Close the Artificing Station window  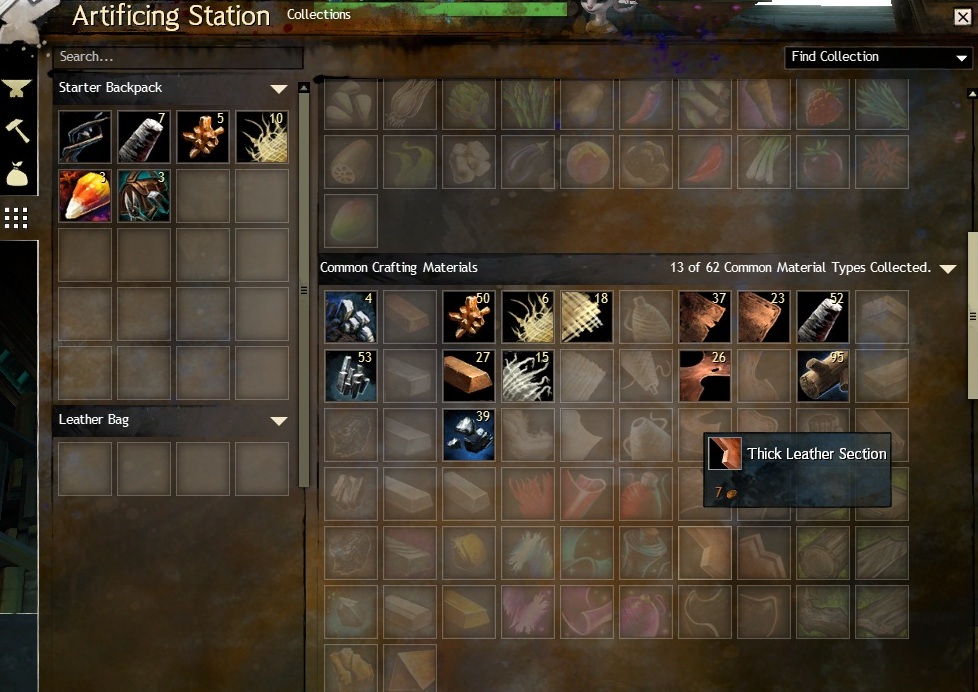click(962, 17)
